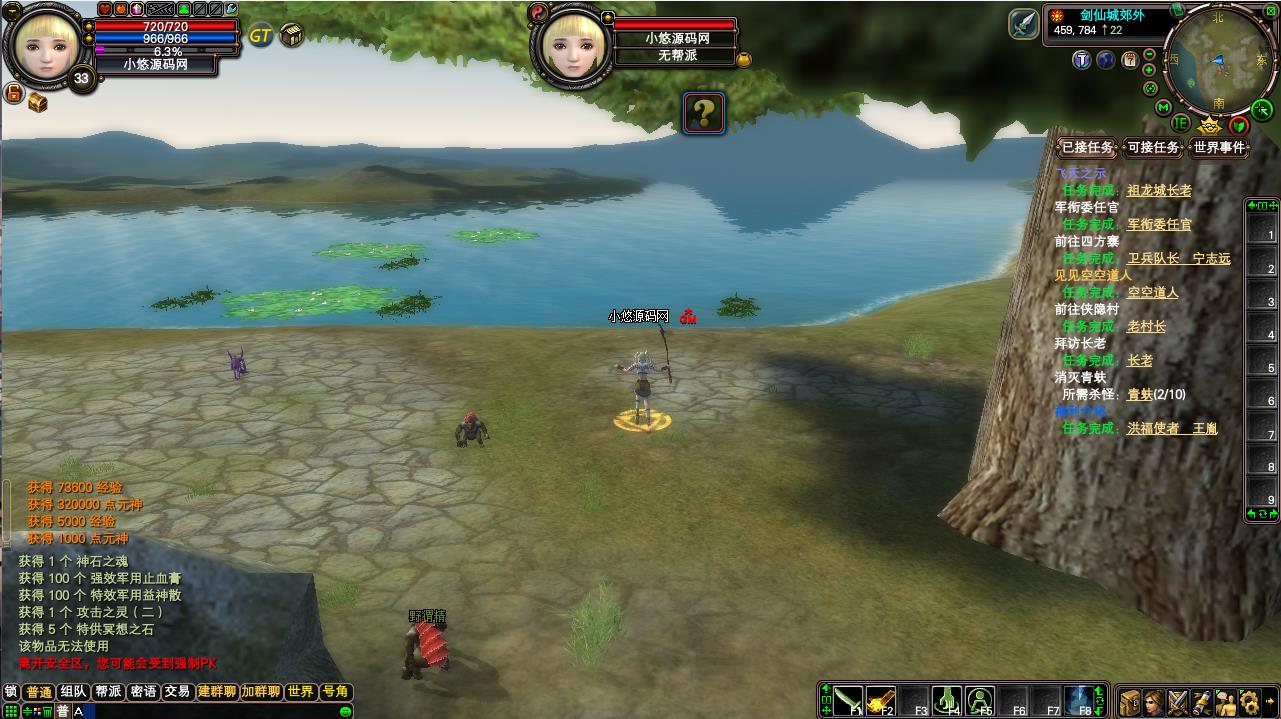The width and height of the screenshot is (1281, 719).
Task: Zoom out the minimap with minus button
Action: coord(1151,55)
